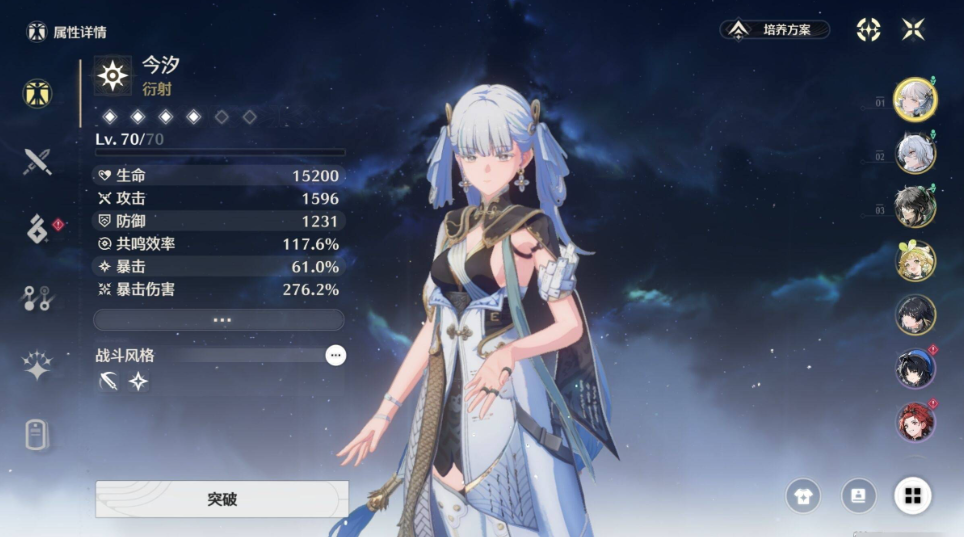Select the tag-shaped tab in the left sidebar
Viewport: 964px width, 537px height.
click(38, 434)
